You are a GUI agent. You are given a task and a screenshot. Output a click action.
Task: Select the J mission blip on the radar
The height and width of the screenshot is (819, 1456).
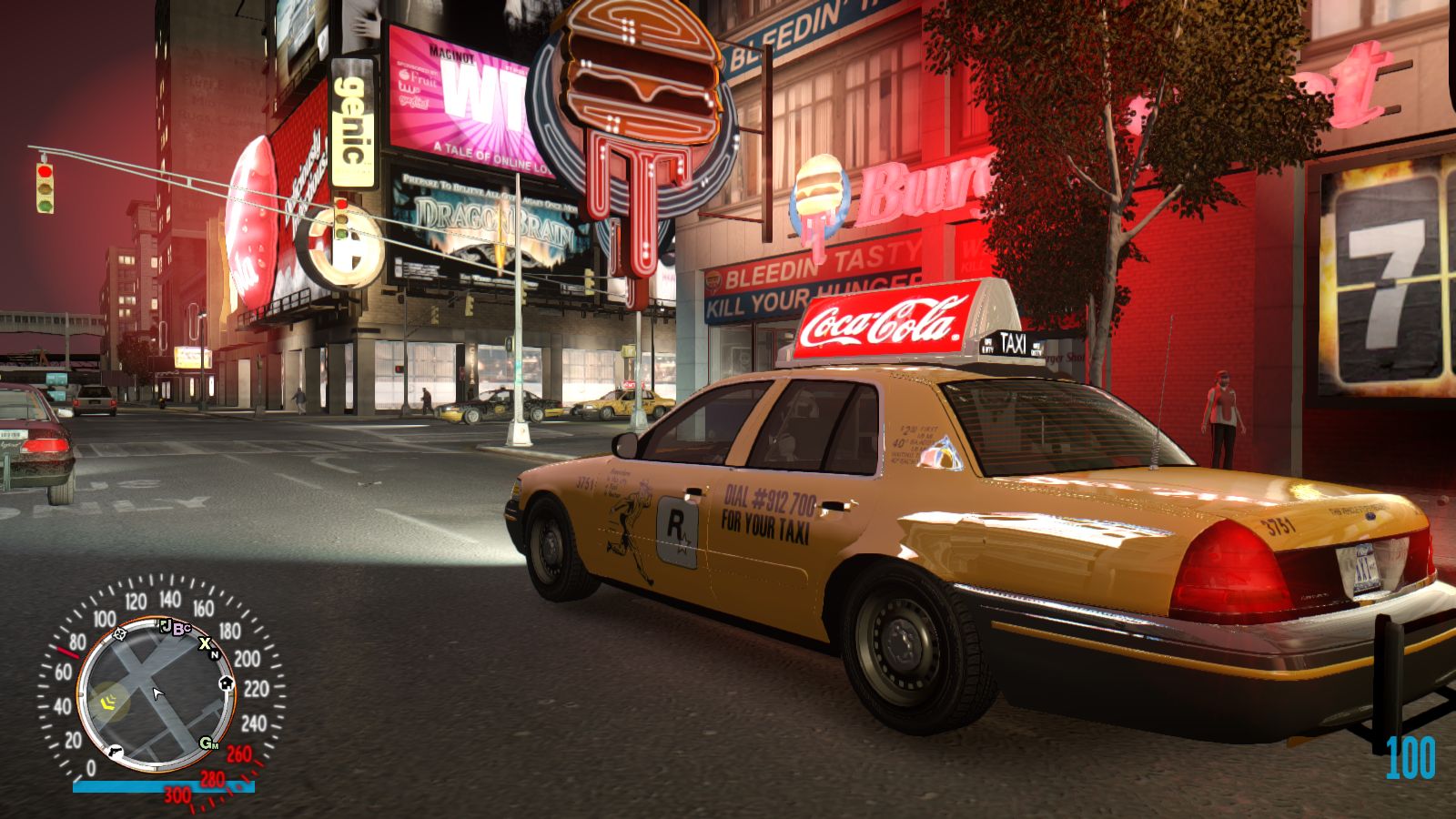tap(166, 625)
